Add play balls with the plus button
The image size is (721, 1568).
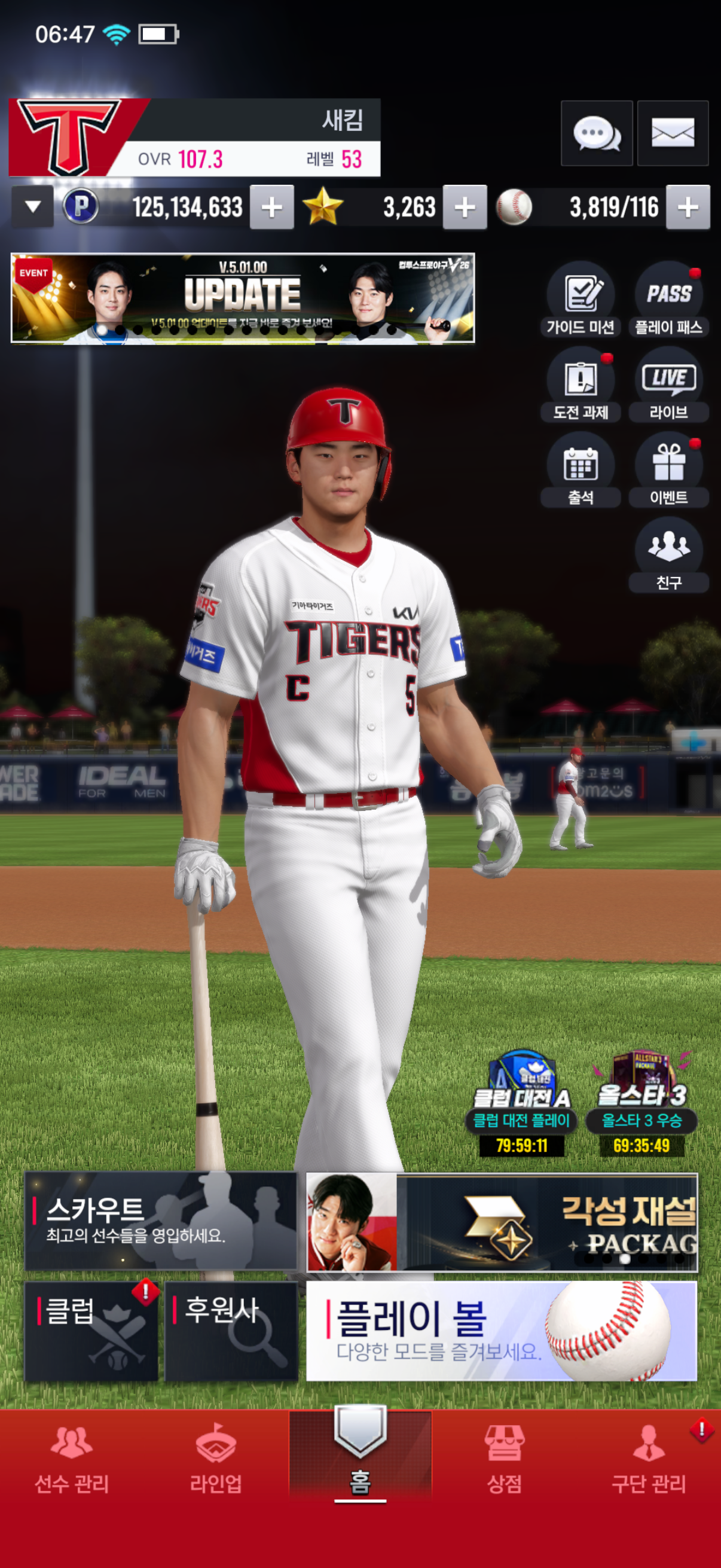688,207
